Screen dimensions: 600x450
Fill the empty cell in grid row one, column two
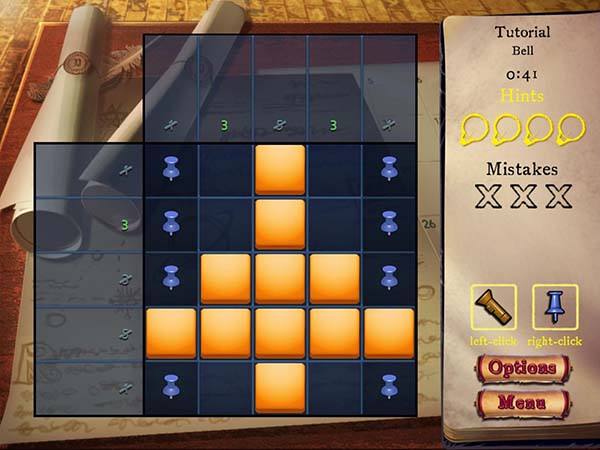(x=226, y=170)
